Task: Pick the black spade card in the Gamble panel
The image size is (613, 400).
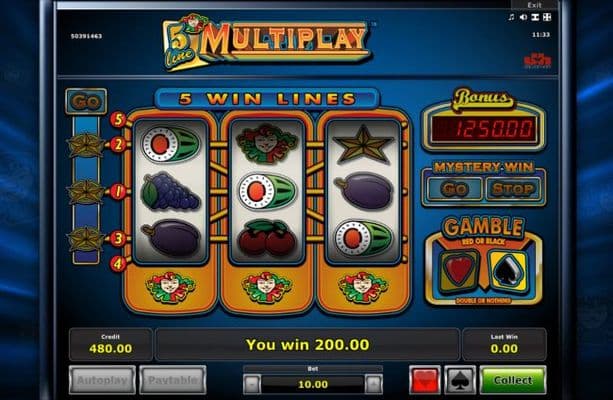Action: 507,269
